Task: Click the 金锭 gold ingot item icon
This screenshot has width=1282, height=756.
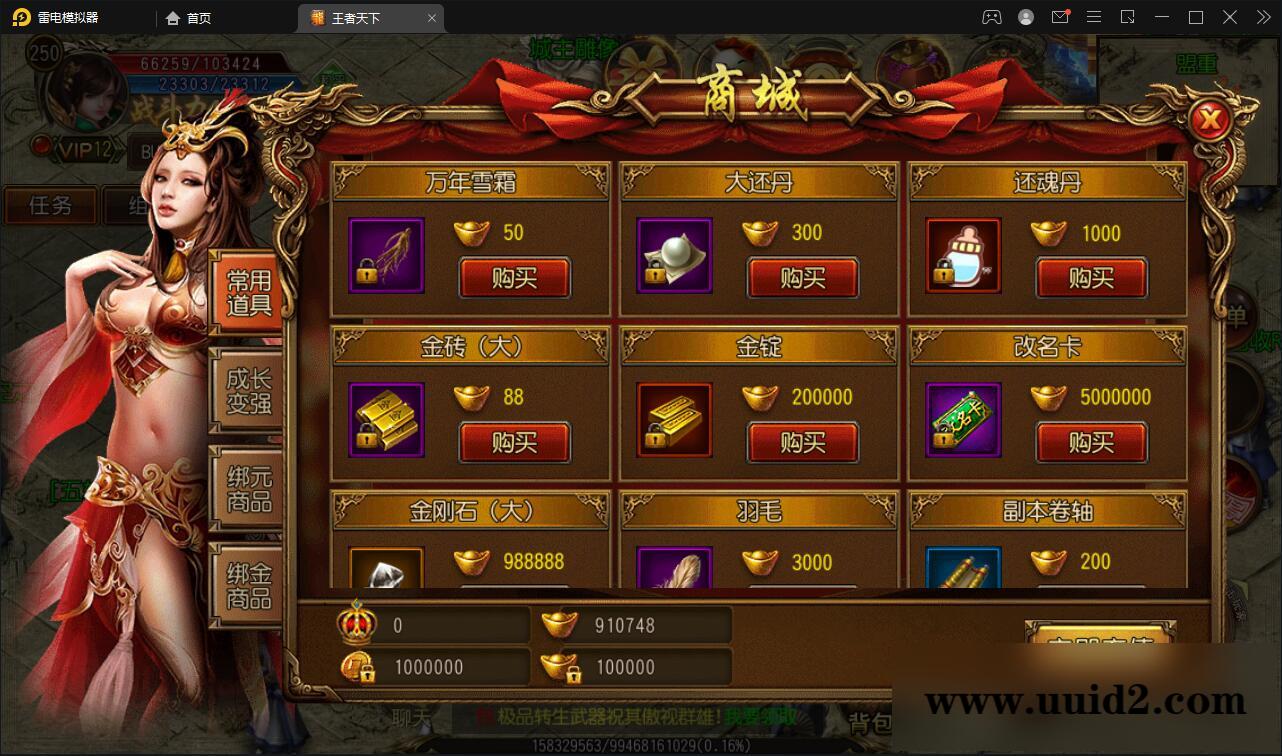Action: (673, 420)
